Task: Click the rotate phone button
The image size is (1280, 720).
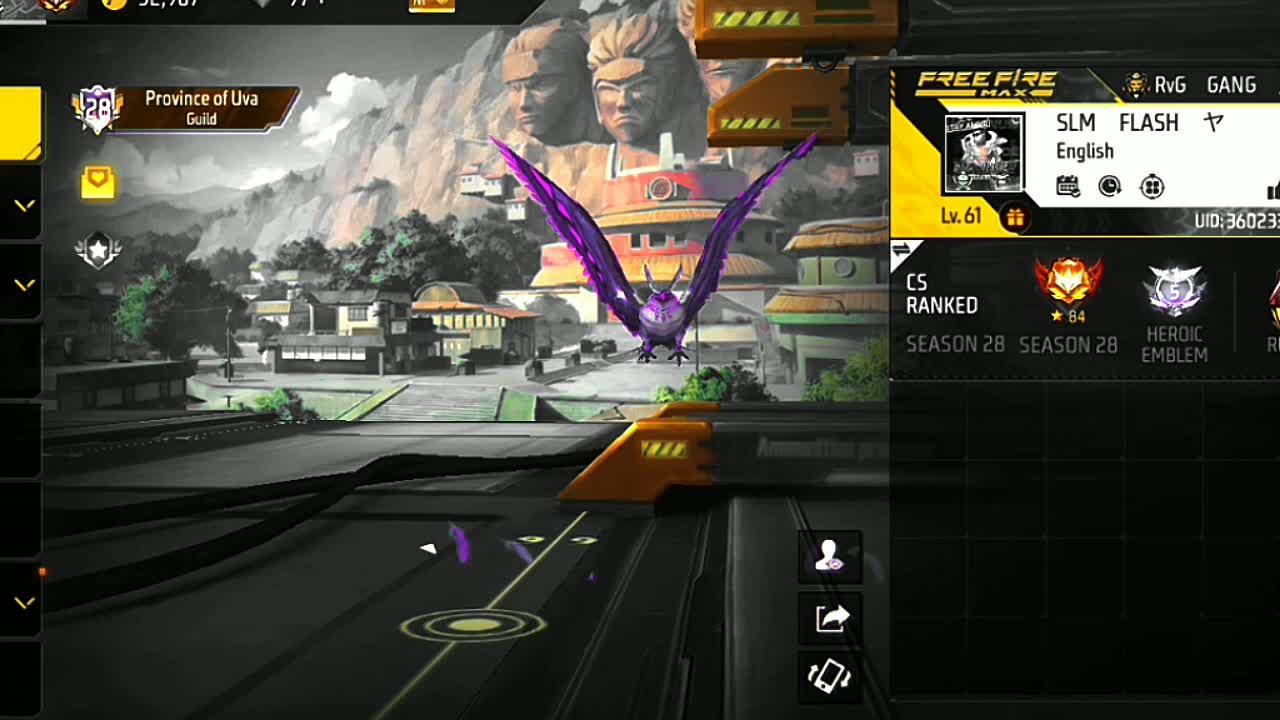Action: (x=829, y=676)
